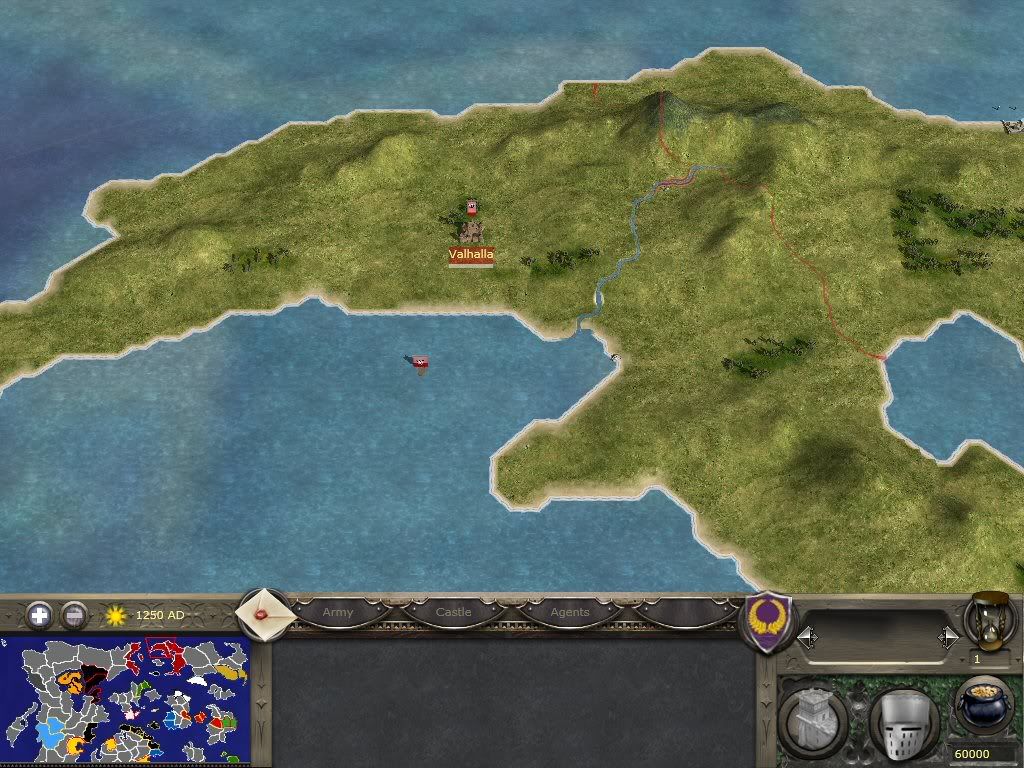Image resolution: width=1024 pixels, height=768 pixels.
Task: Select the previous item with the left arrow
Action: [807, 637]
